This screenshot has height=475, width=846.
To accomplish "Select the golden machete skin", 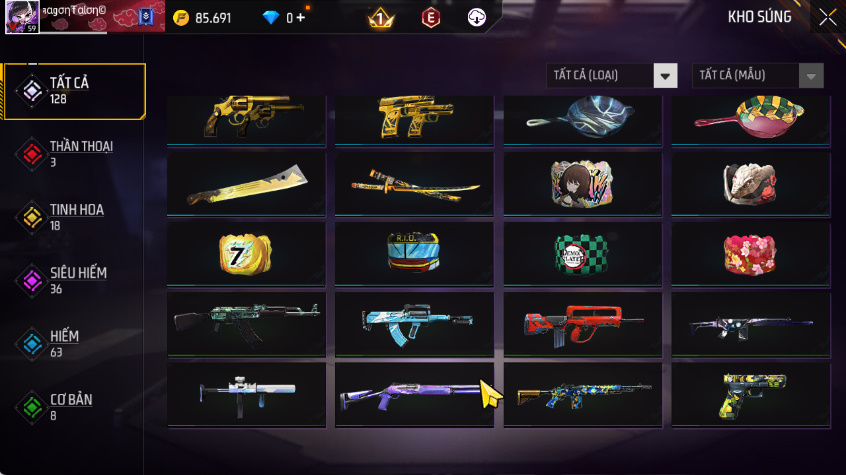I will pyautogui.click(x=246, y=183).
